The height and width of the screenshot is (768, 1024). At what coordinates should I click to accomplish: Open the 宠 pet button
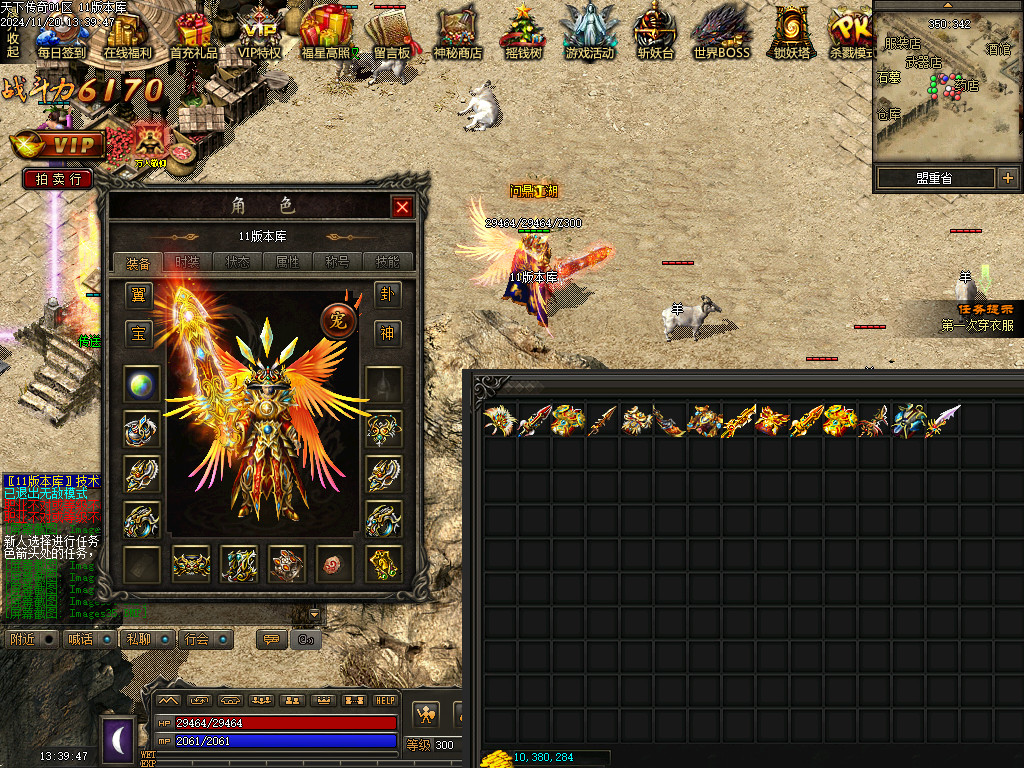[x=339, y=320]
